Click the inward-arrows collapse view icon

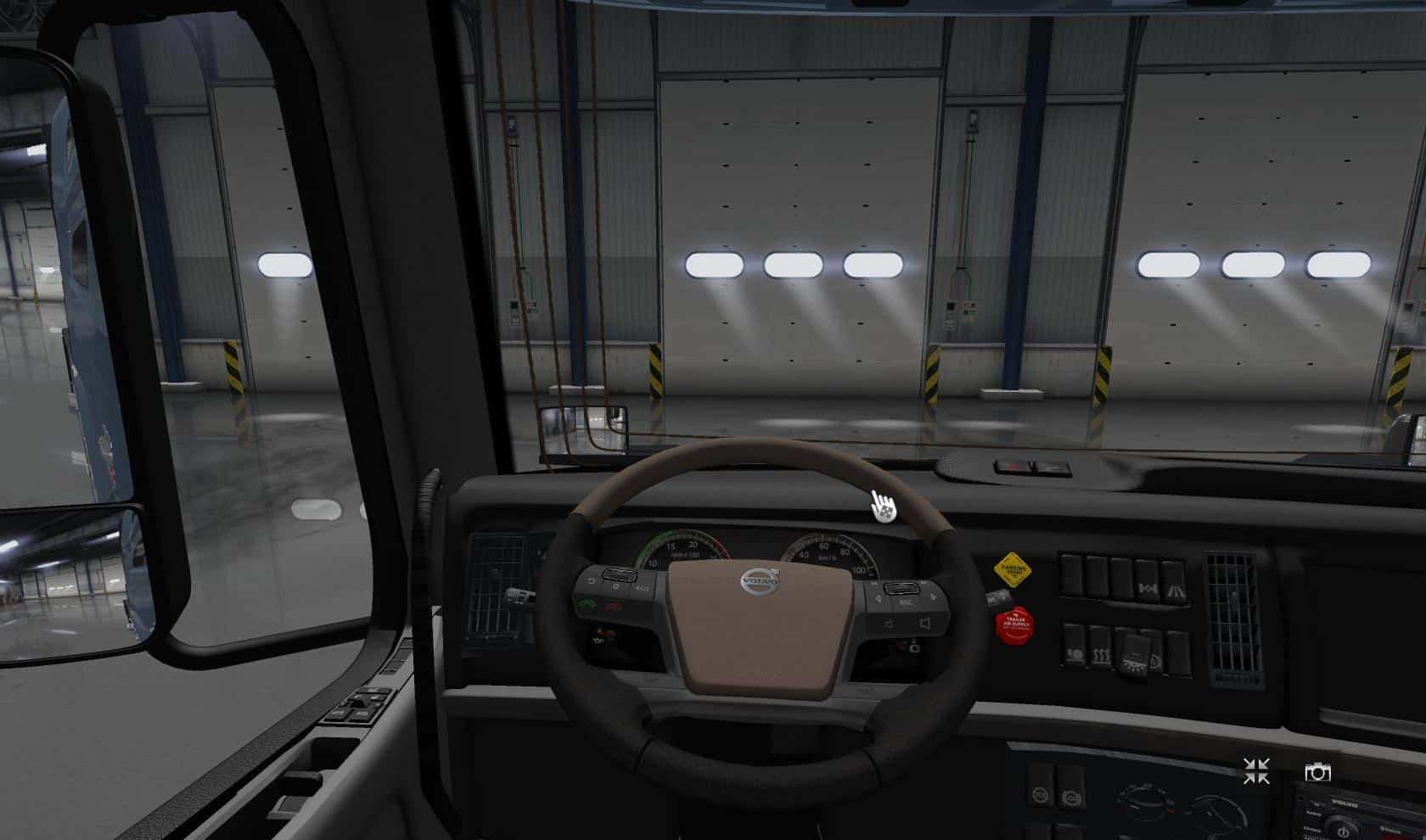point(1256,771)
